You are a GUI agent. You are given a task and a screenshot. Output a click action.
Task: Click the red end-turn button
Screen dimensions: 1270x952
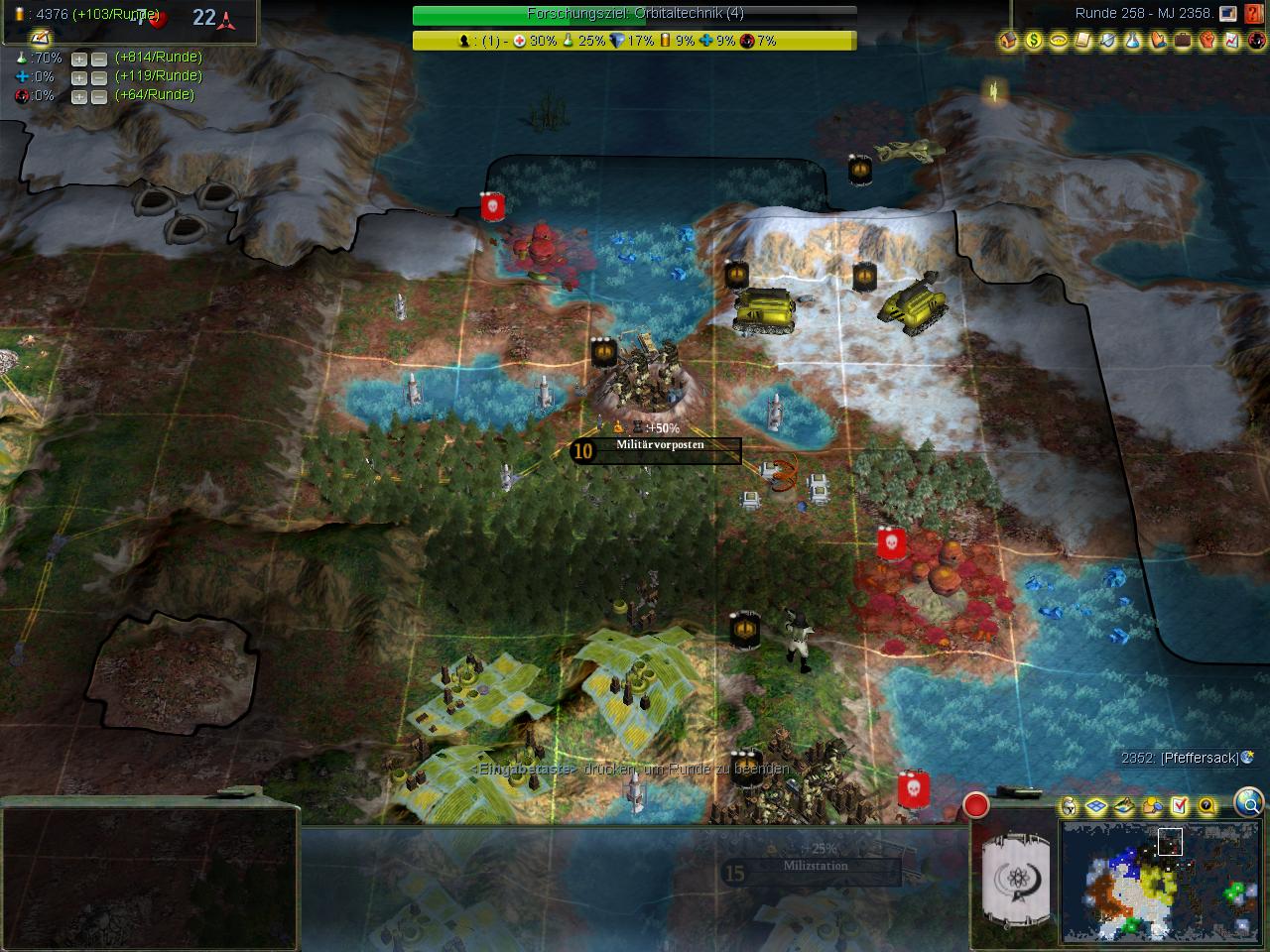(x=976, y=805)
